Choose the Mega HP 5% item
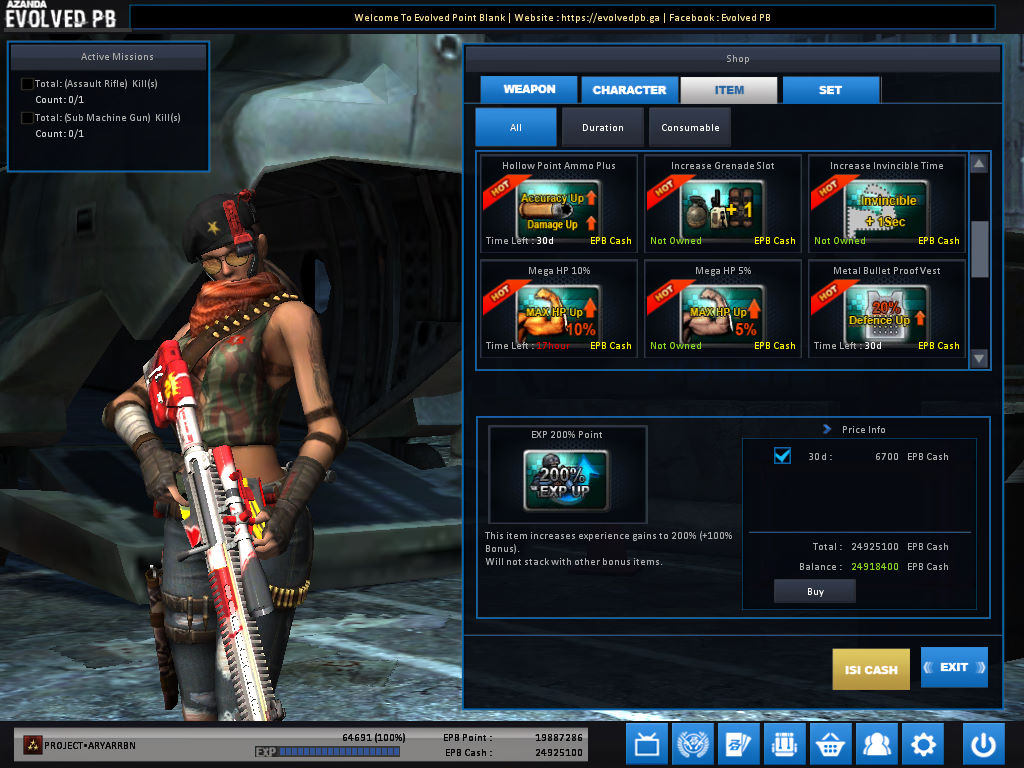1024x768 pixels. (722, 308)
